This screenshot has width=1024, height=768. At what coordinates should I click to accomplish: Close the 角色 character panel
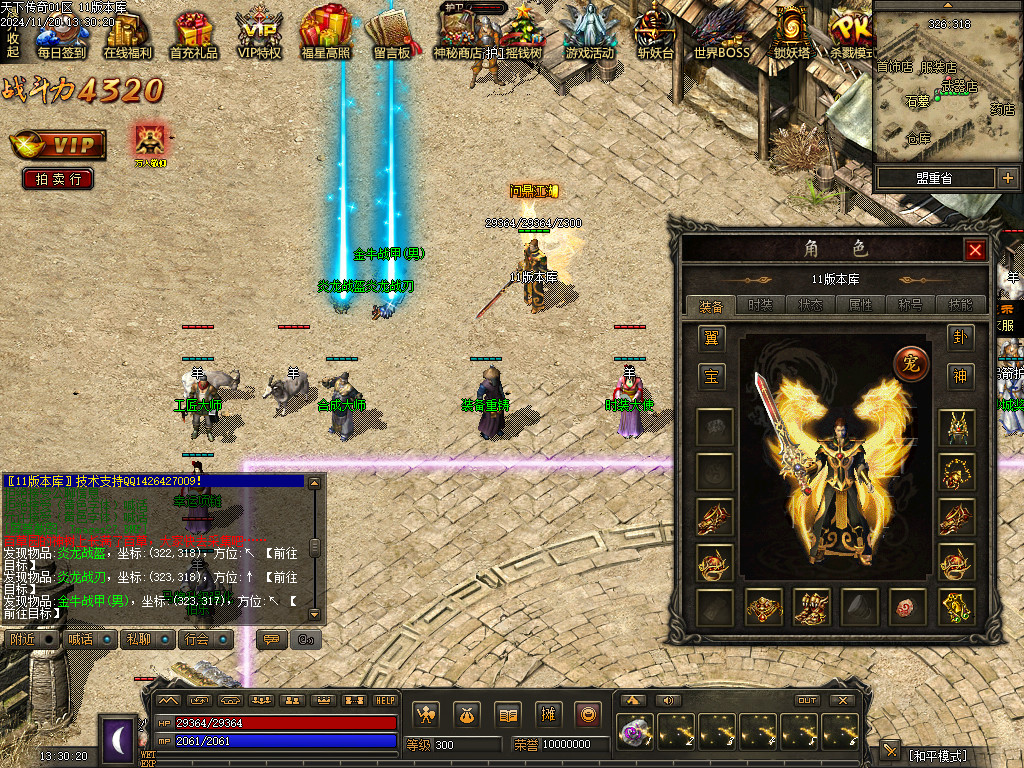click(976, 250)
